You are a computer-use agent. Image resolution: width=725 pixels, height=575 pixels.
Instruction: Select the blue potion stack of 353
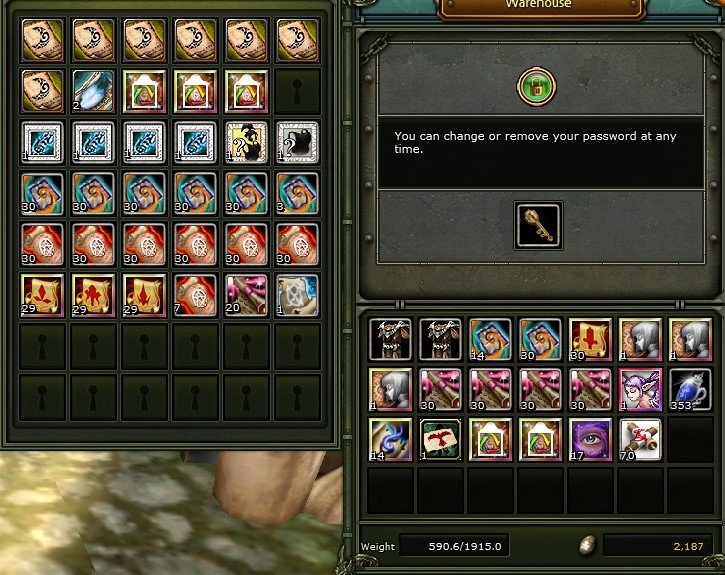[x=688, y=388]
